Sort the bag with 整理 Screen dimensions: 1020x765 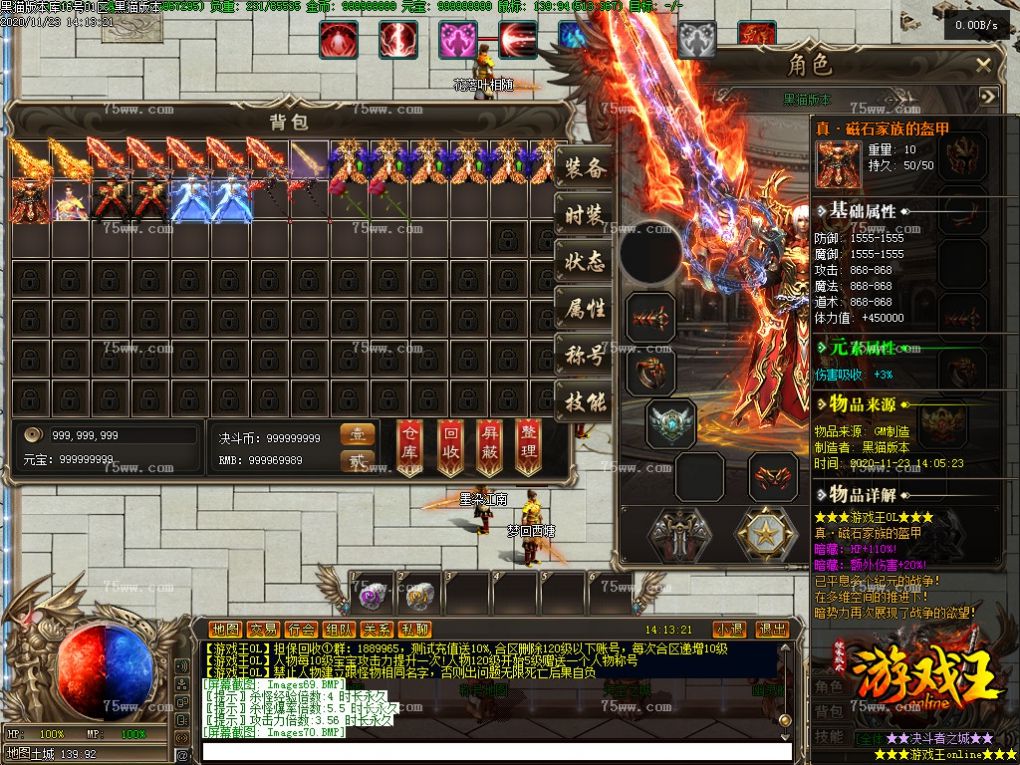(528, 446)
